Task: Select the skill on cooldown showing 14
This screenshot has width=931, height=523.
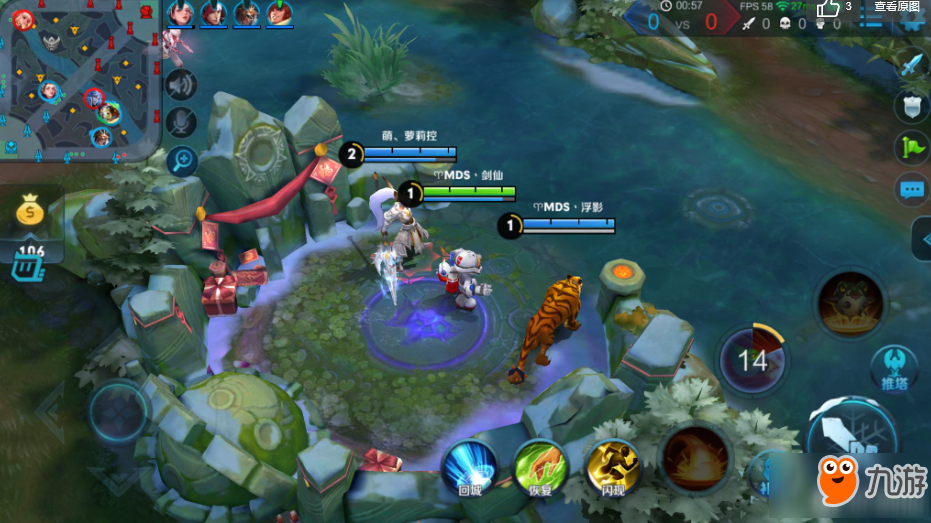Action: (751, 360)
